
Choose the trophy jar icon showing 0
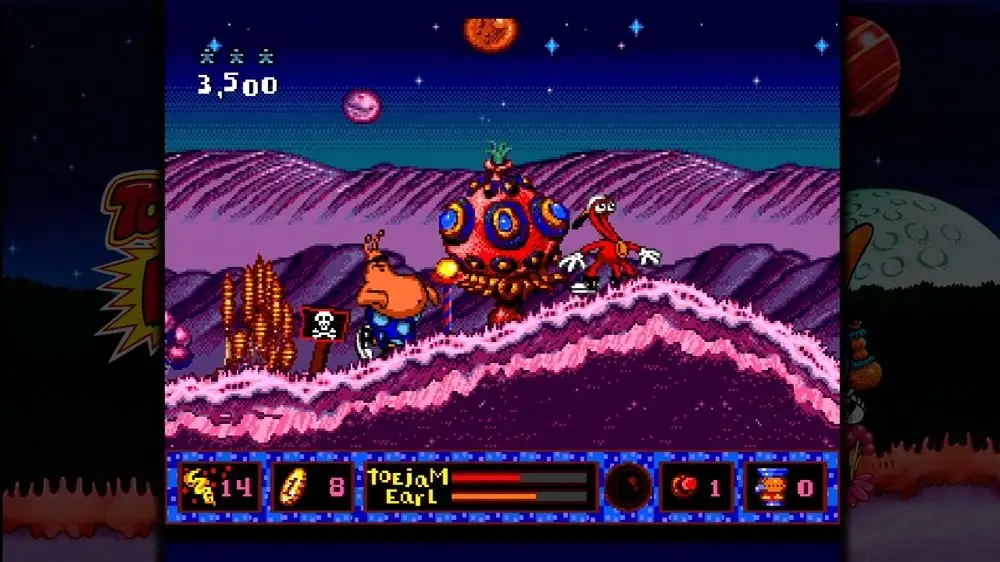[770, 488]
